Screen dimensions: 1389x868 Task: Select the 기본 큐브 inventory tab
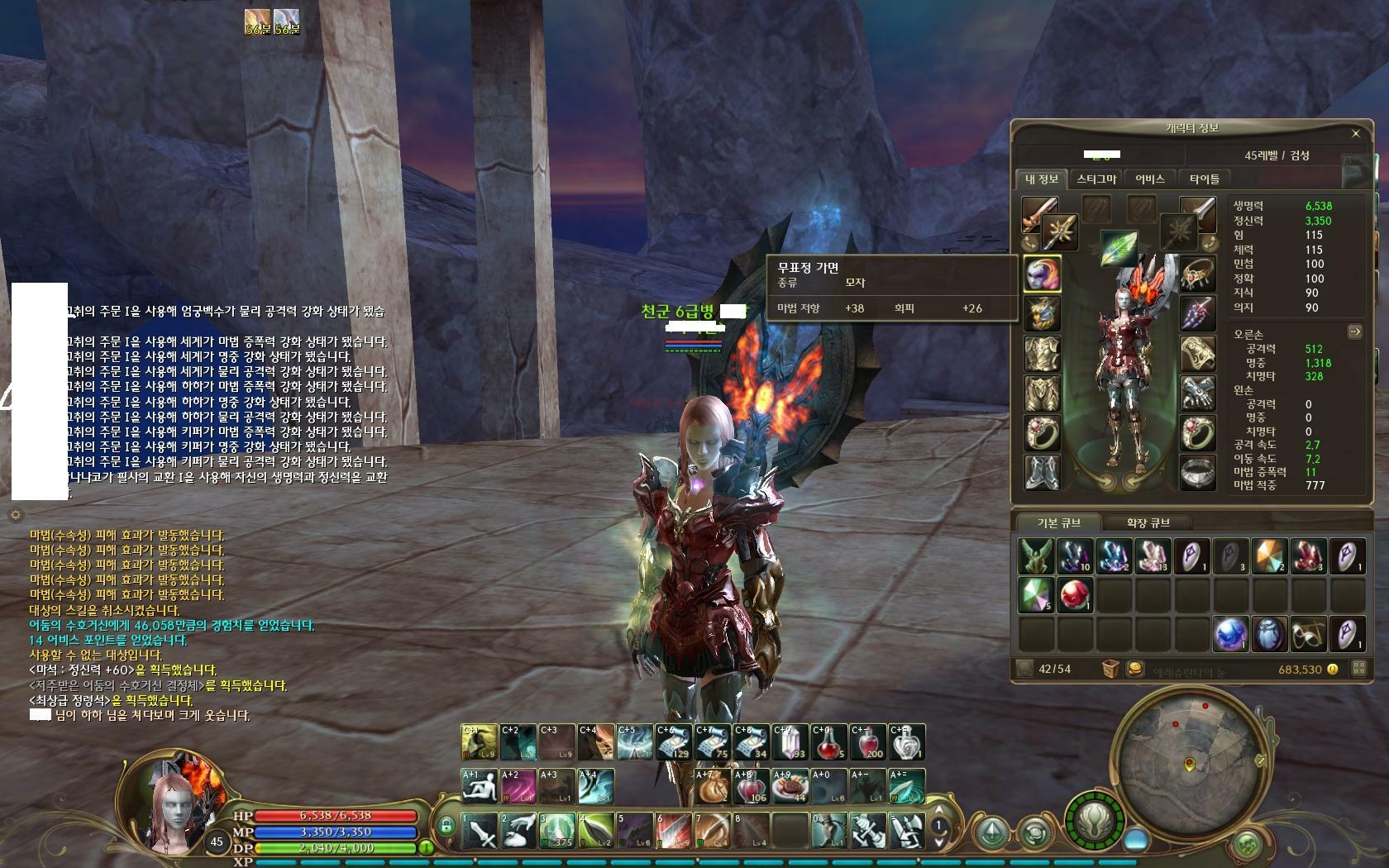[1059, 522]
